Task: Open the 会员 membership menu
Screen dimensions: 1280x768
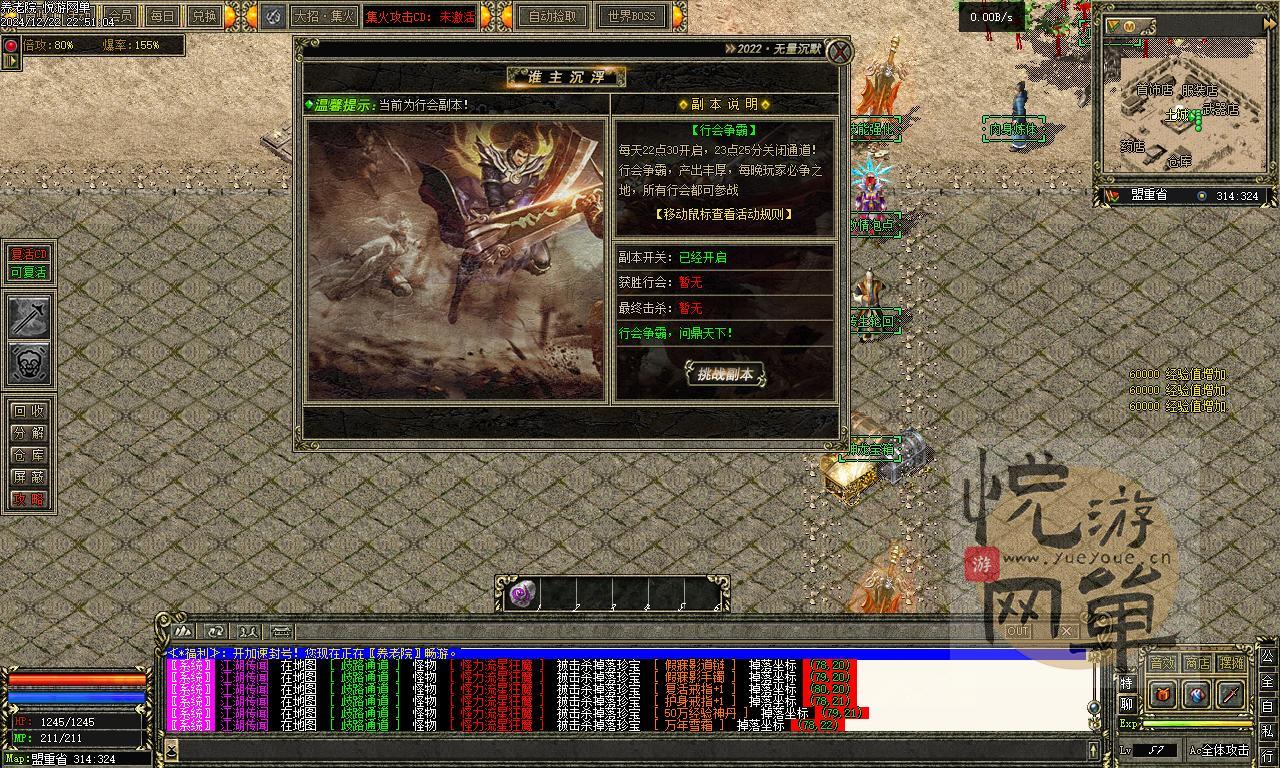Action: pos(121,16)
